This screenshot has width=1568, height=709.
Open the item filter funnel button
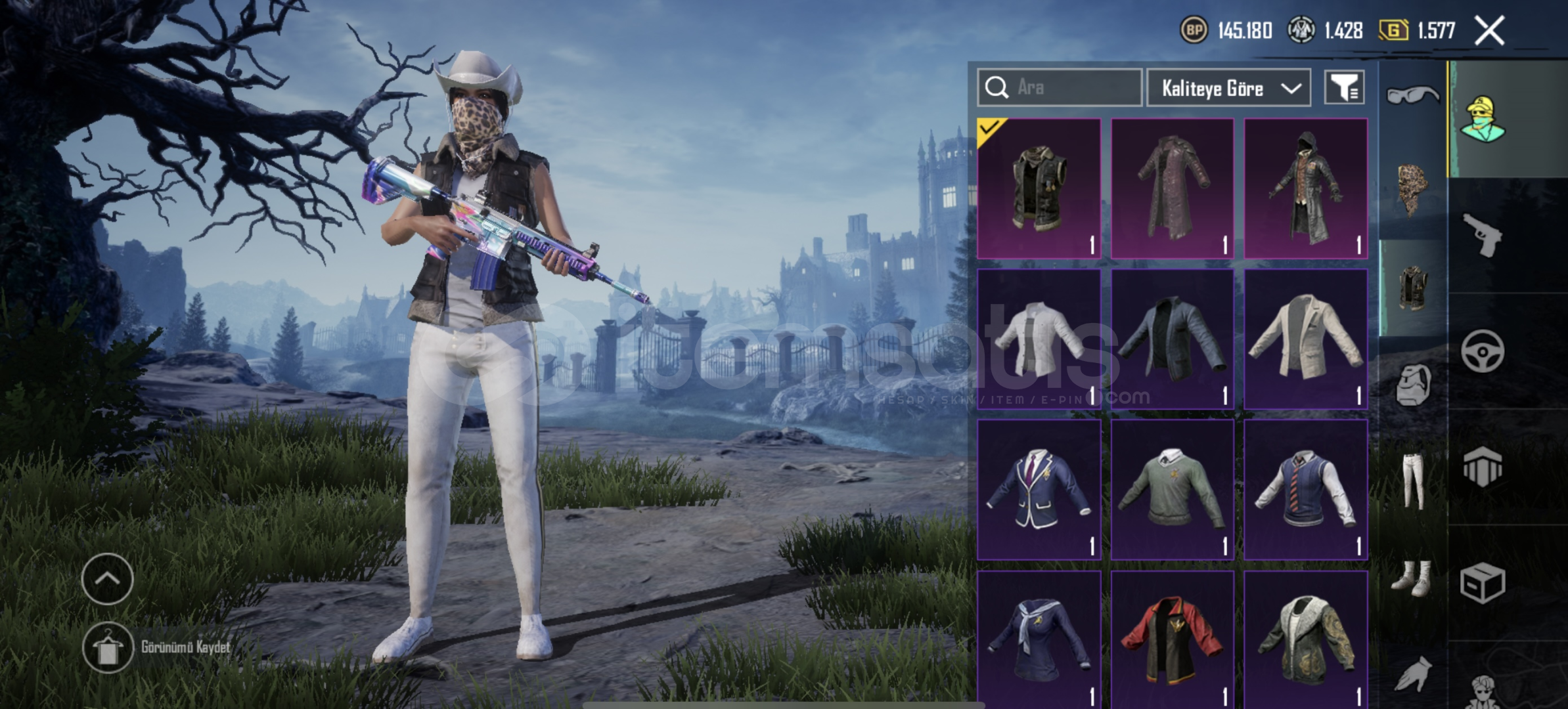click(x=1343, y=87)
